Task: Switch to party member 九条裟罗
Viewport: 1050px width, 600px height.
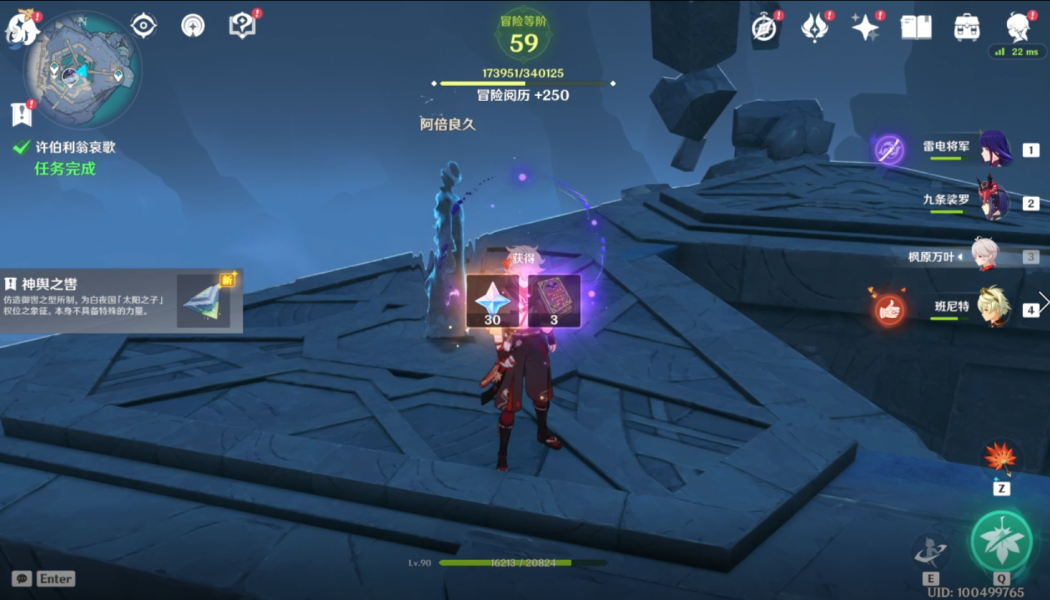Action: point(994,202)
